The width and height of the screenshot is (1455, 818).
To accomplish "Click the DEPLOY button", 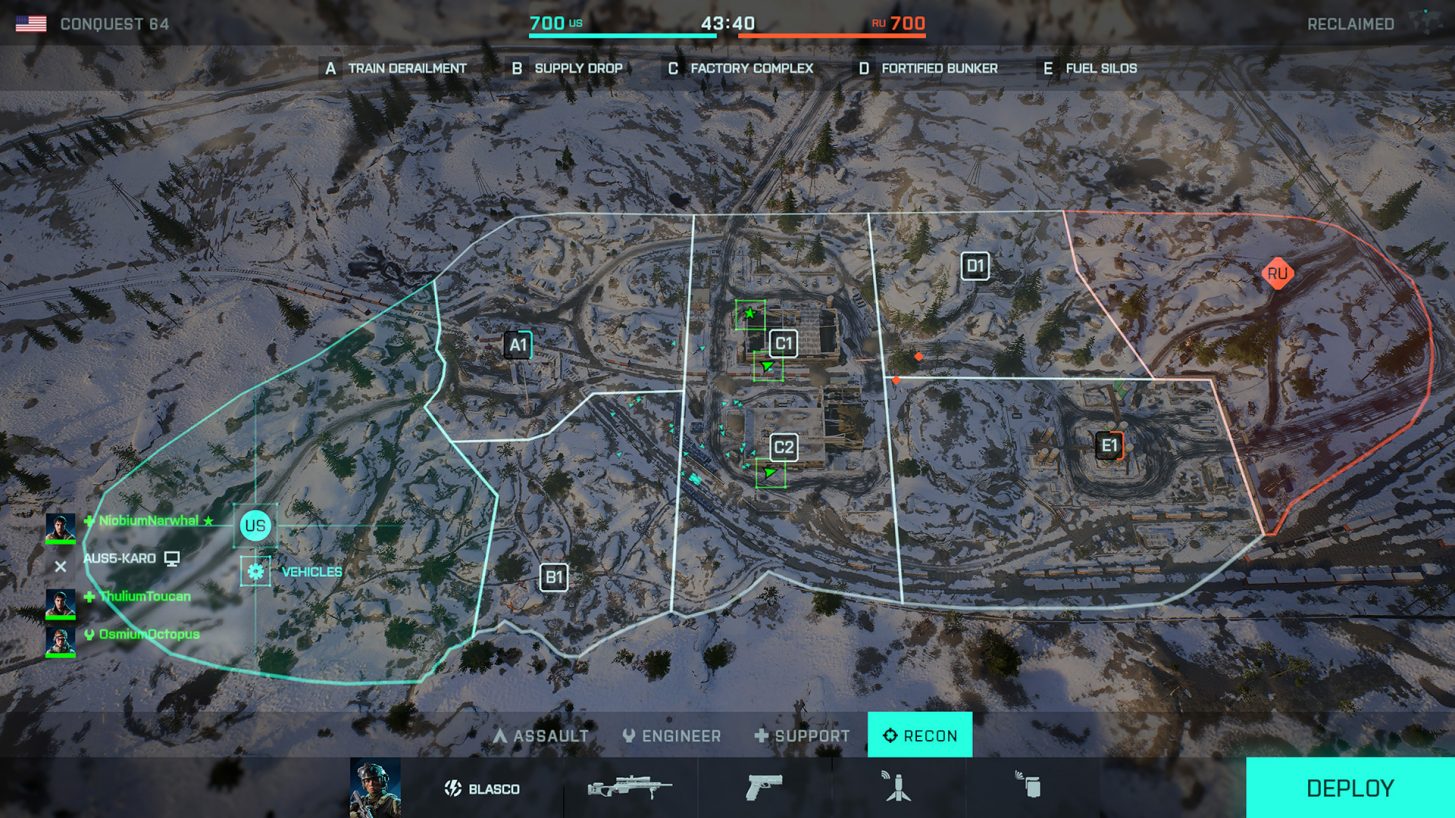I will point(1349,788).
